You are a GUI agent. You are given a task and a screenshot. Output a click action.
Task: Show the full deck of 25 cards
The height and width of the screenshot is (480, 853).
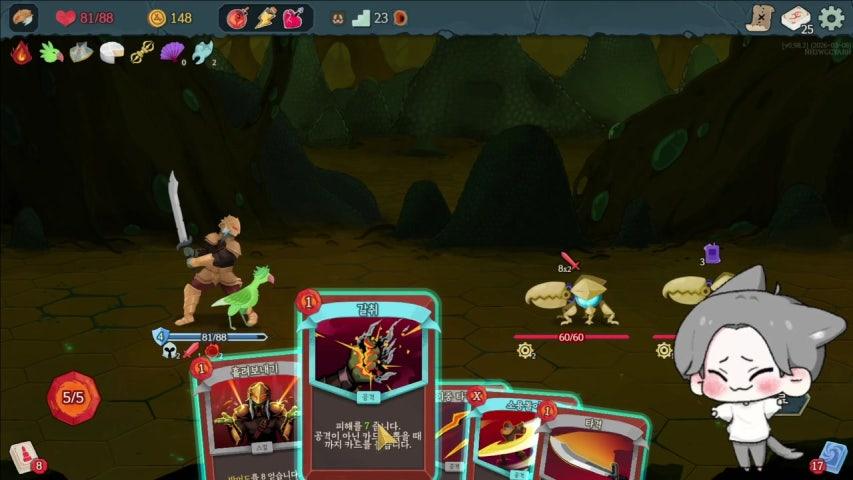[x=796, y=18]
